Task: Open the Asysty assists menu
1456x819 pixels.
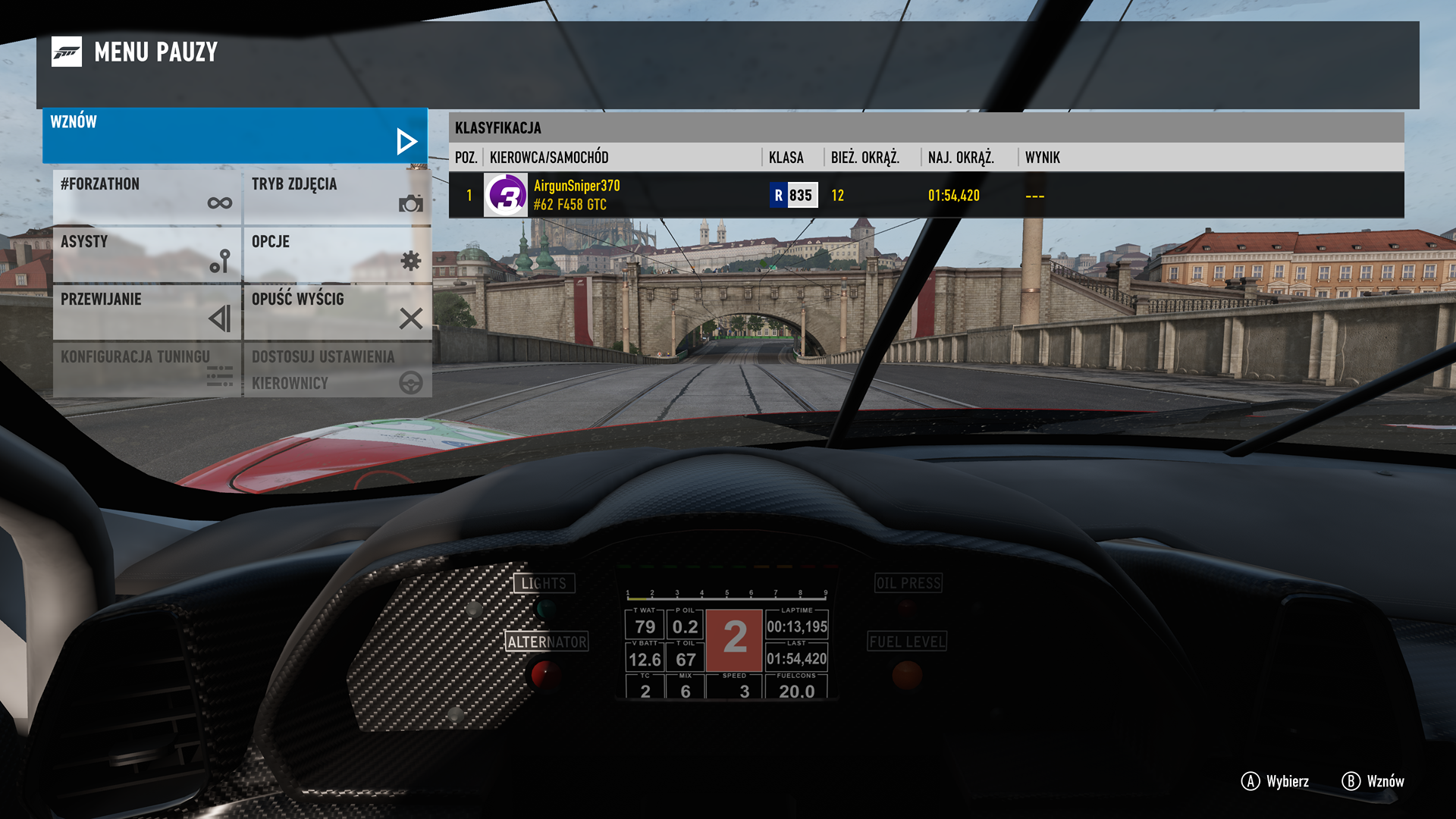Action: tap(147, 253)
